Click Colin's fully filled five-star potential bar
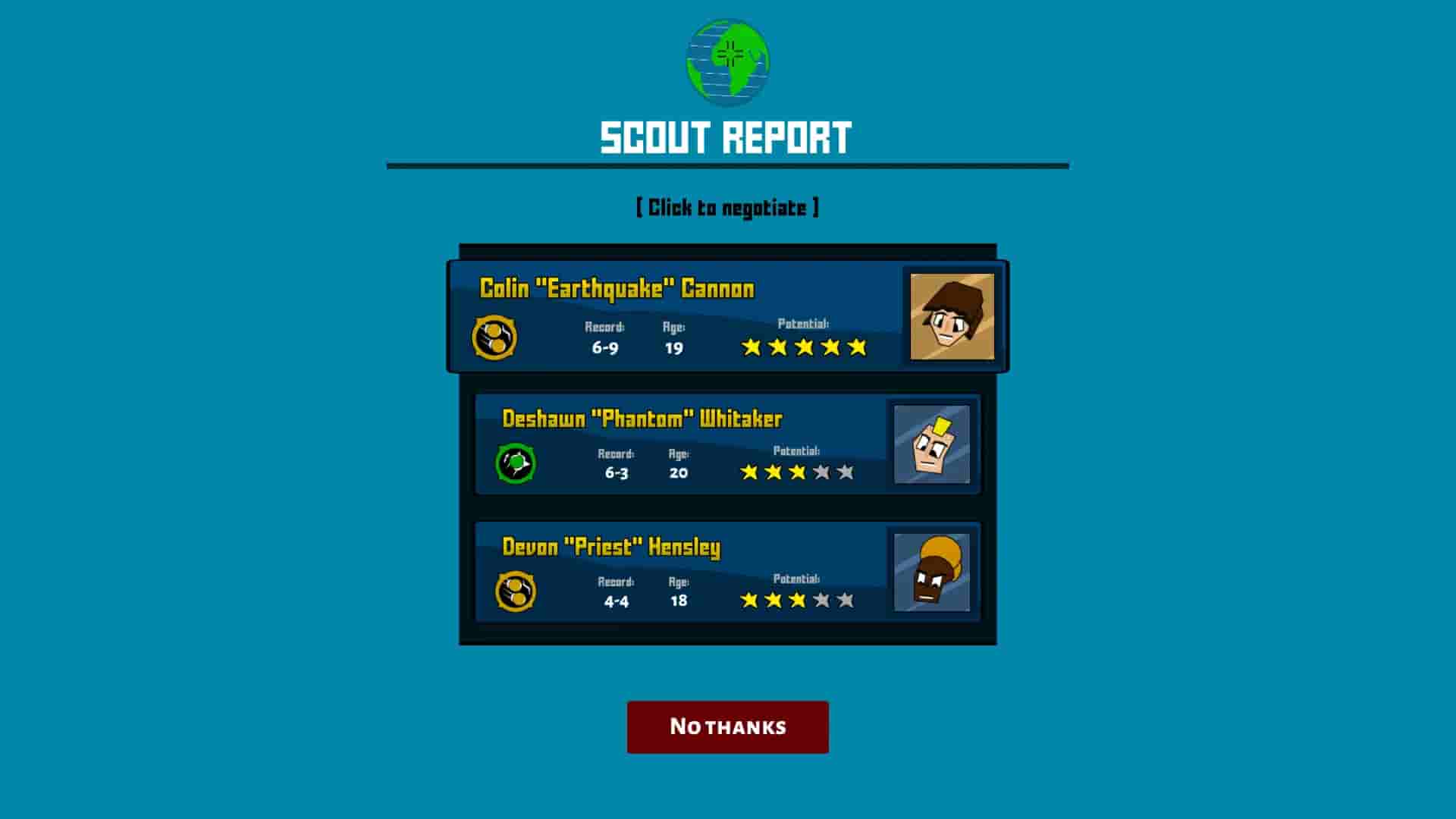Viewport: 1456px width, 819px height. (x=804, y=347)
